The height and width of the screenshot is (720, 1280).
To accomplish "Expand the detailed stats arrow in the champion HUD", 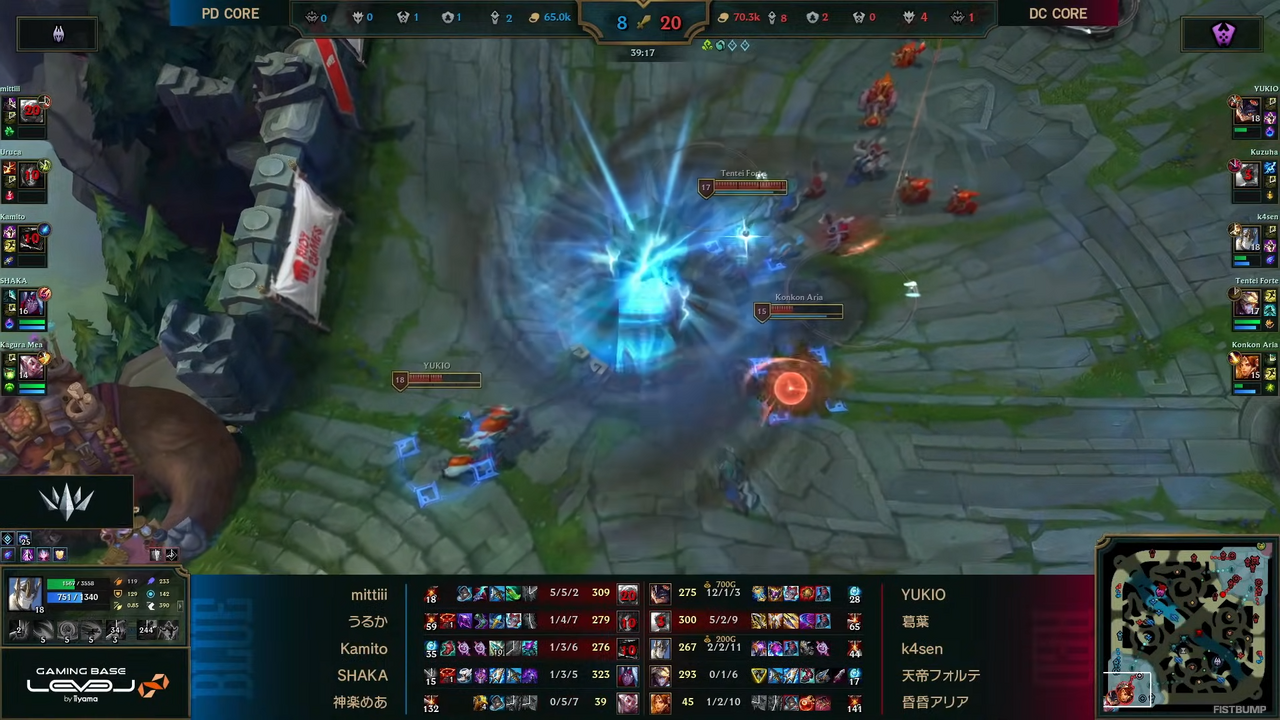I will [x=181, y=606].
